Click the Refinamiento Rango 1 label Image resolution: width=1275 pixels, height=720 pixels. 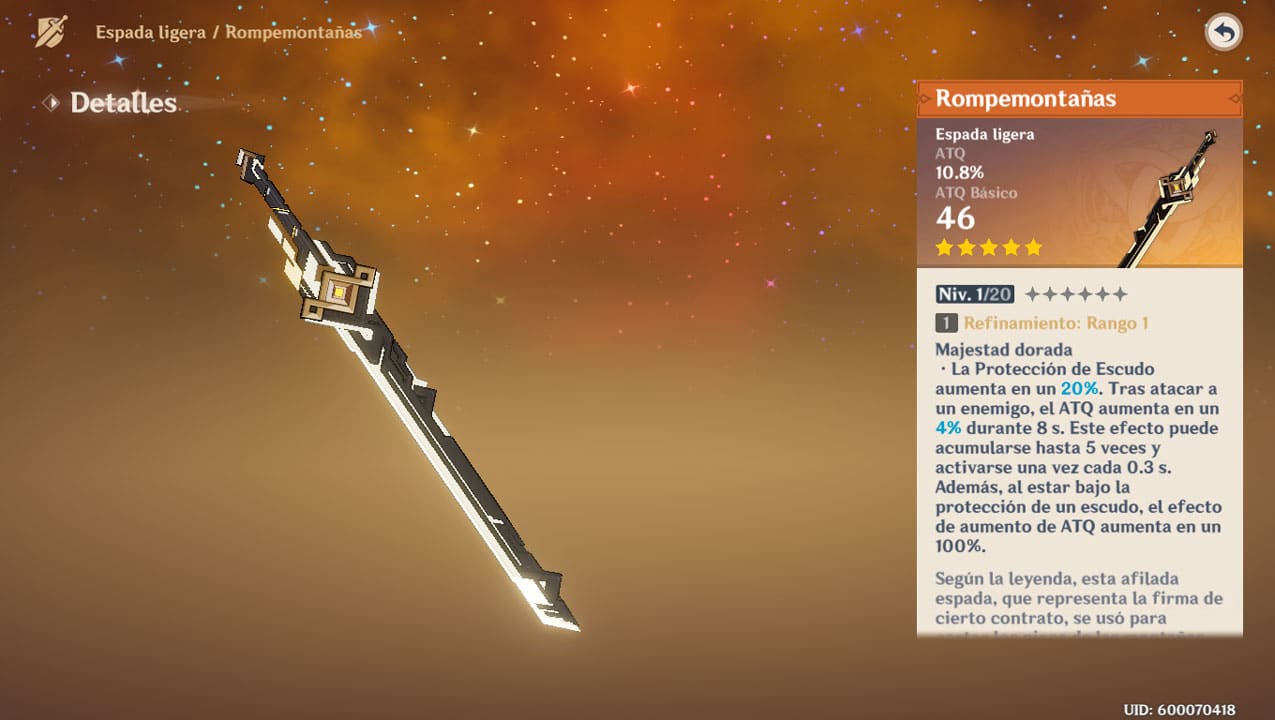point(1055,323)
